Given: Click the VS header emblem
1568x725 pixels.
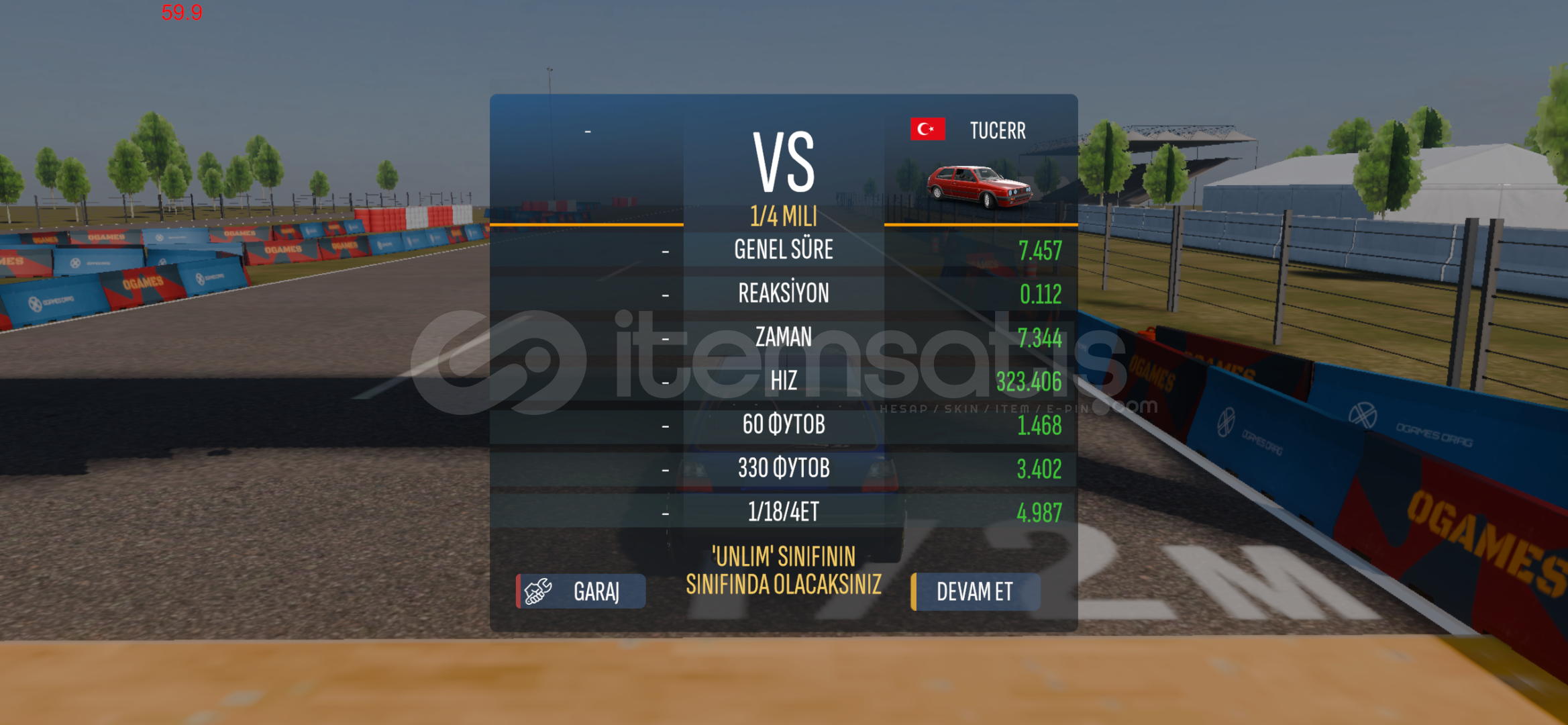Looking at the screenshot, I should click(x=784, y=161).
